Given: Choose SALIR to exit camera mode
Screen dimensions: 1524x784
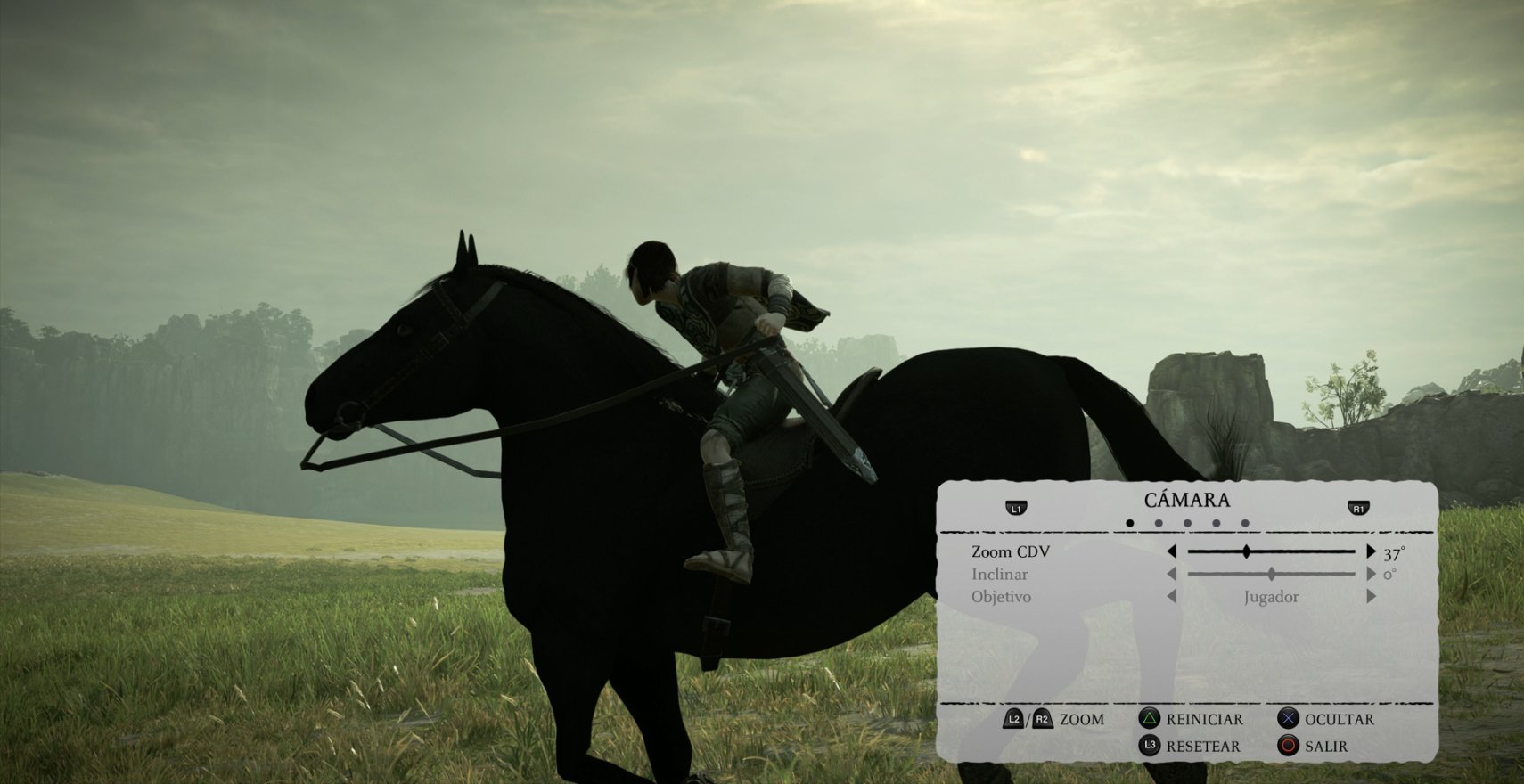Looking at the screenshot, I should 1325,747.
